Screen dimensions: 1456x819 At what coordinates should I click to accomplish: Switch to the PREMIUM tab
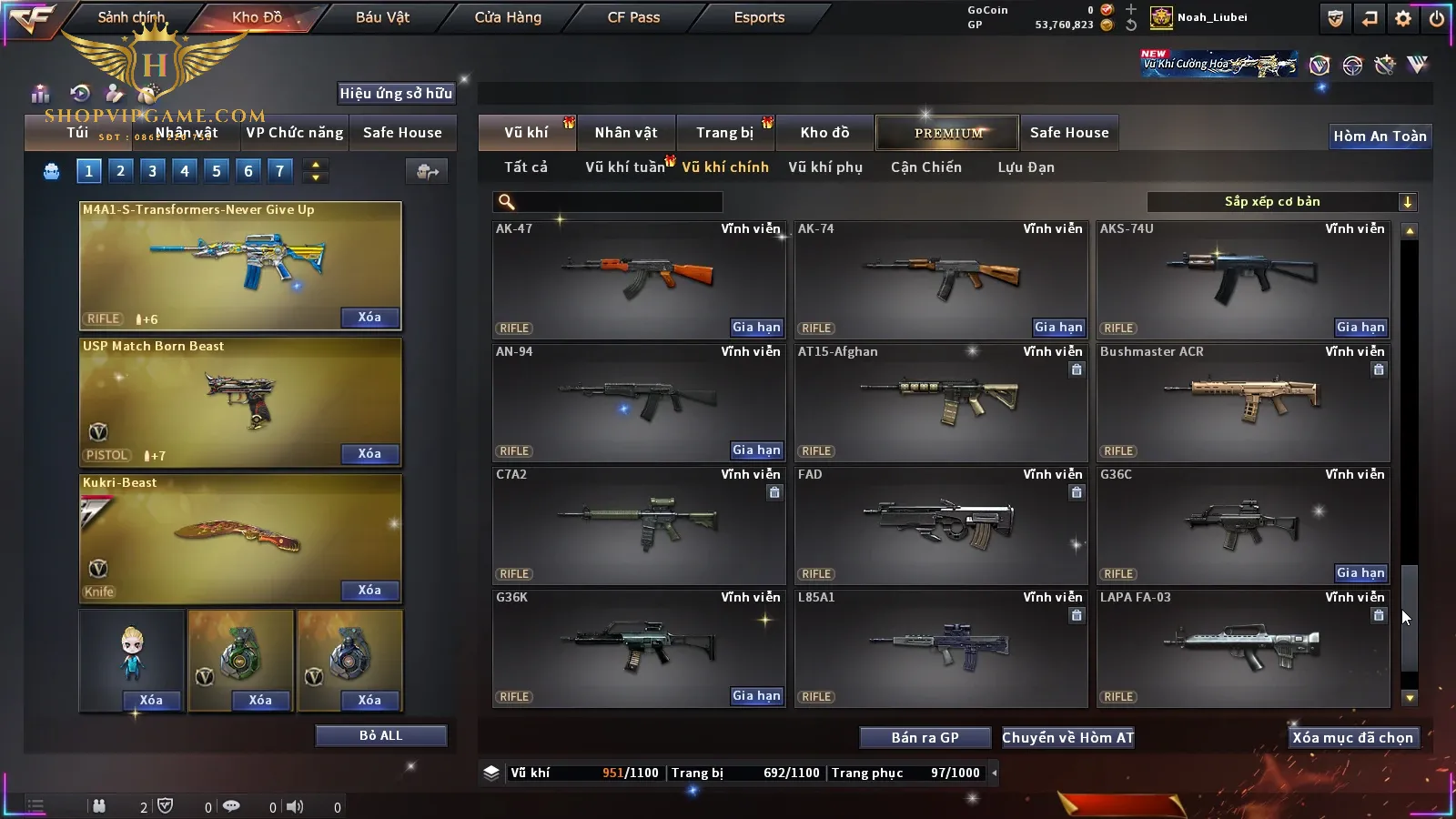tap(947, 133)
